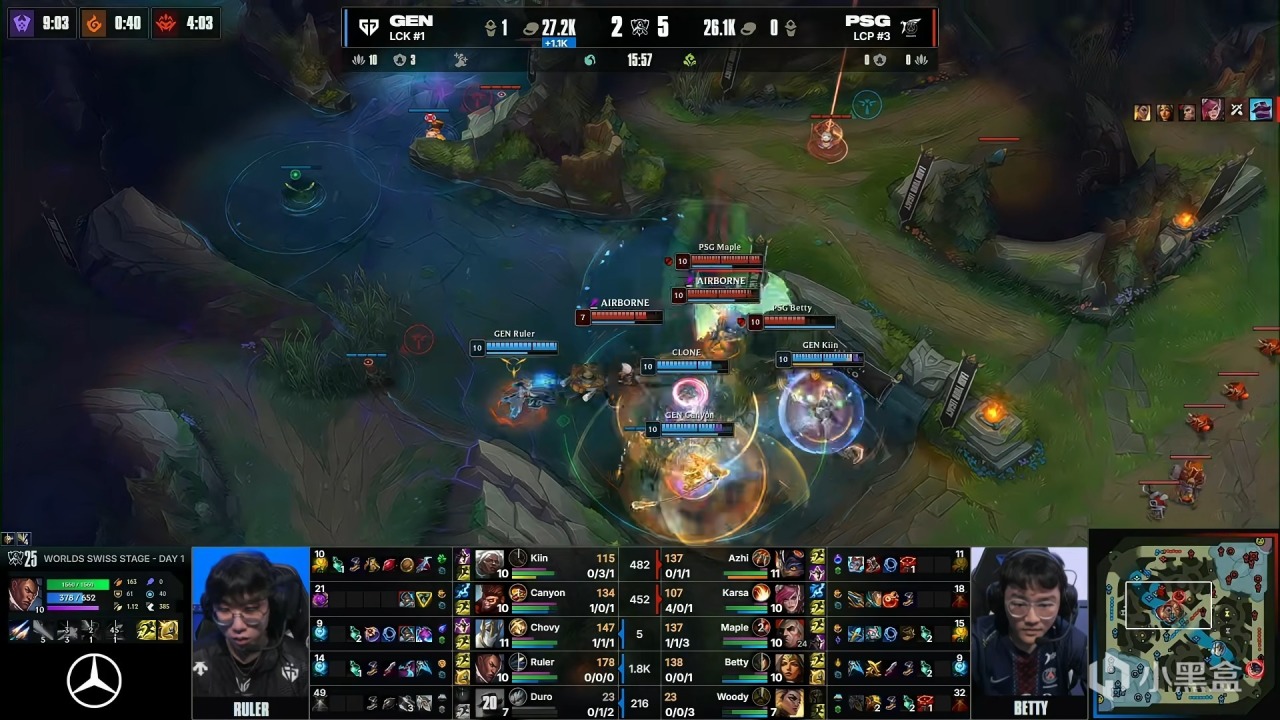Click the minimap in the corner

tap(1183, 626)
